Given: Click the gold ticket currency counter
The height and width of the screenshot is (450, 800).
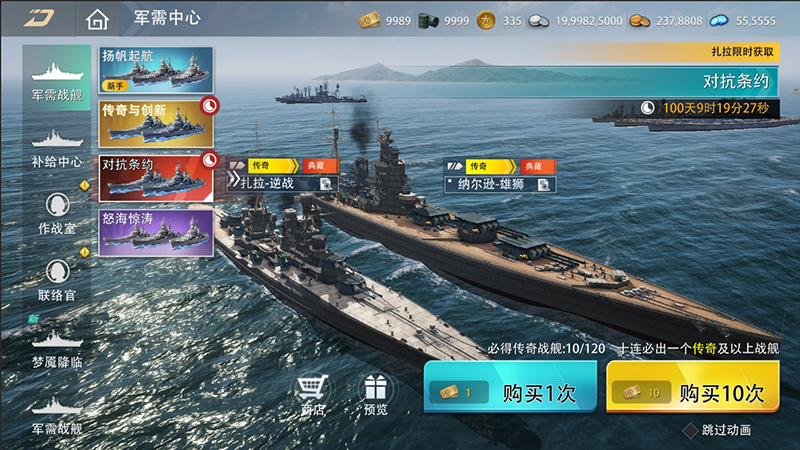Looking at the screenshot, I should coord(384,20).
